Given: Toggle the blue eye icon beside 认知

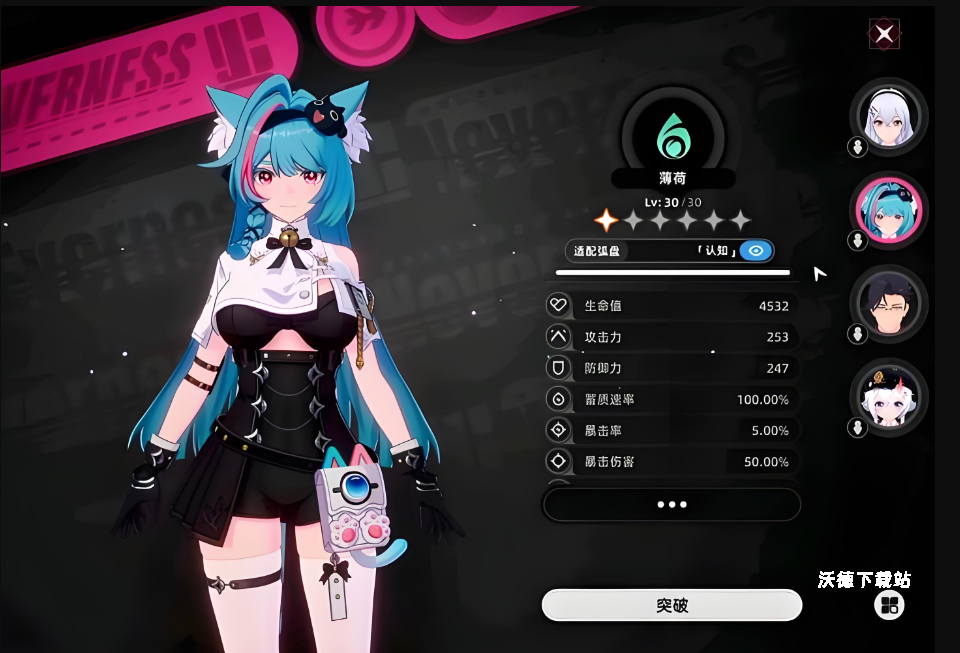Looking at the screenshot, I should pyautogui.click(x=756, y=251).
